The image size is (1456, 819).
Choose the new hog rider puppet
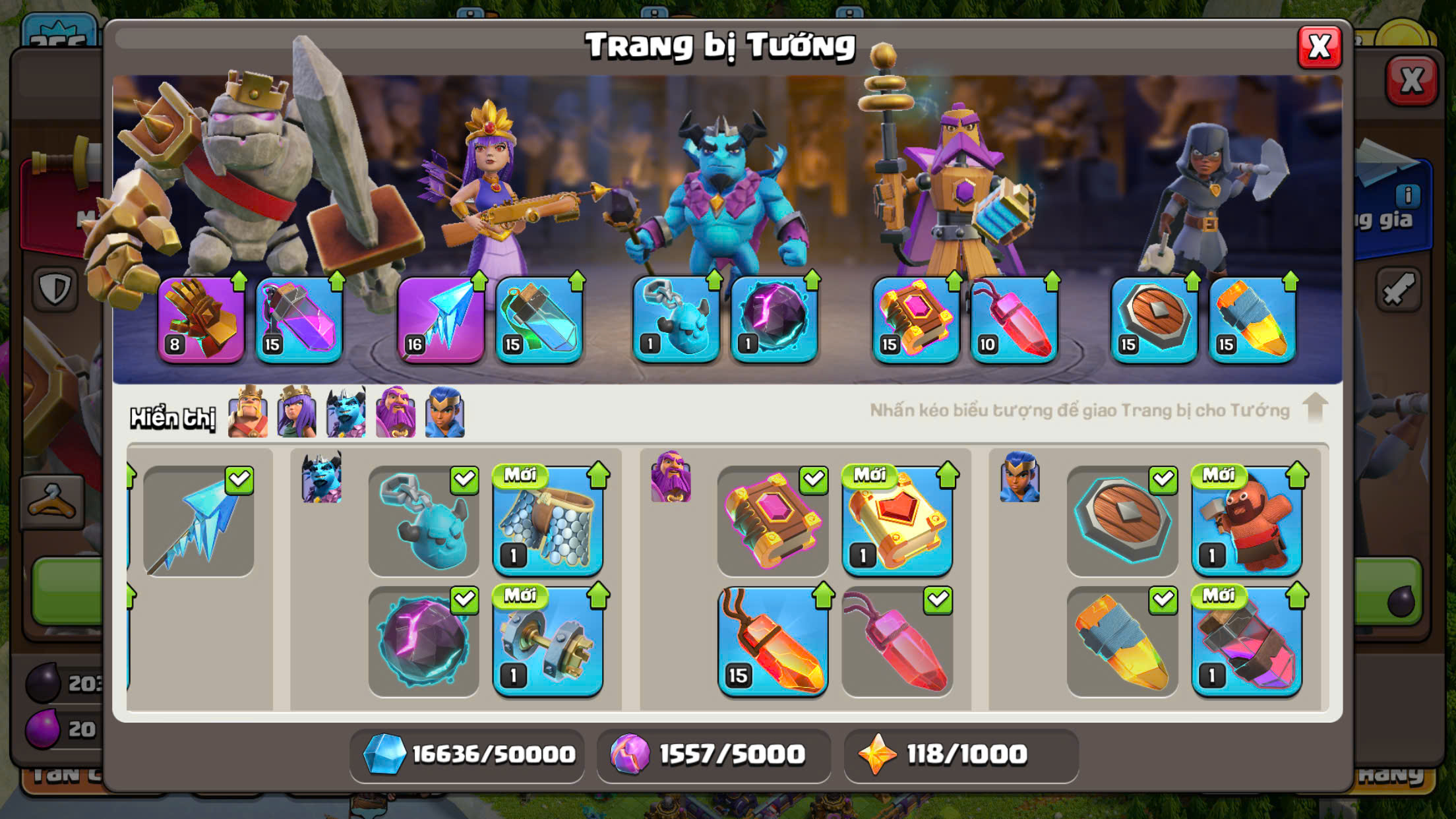pos(1246,521)
